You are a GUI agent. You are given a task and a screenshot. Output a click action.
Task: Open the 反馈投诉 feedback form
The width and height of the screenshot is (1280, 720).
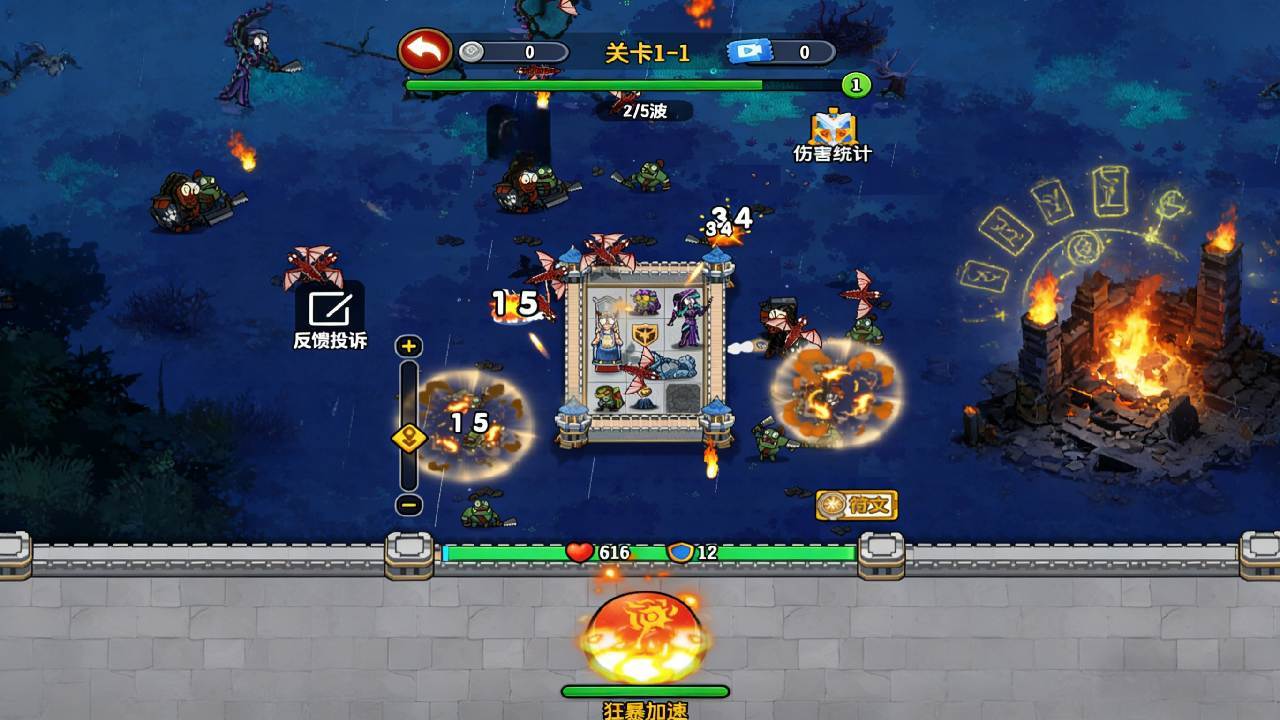[329, 318]
